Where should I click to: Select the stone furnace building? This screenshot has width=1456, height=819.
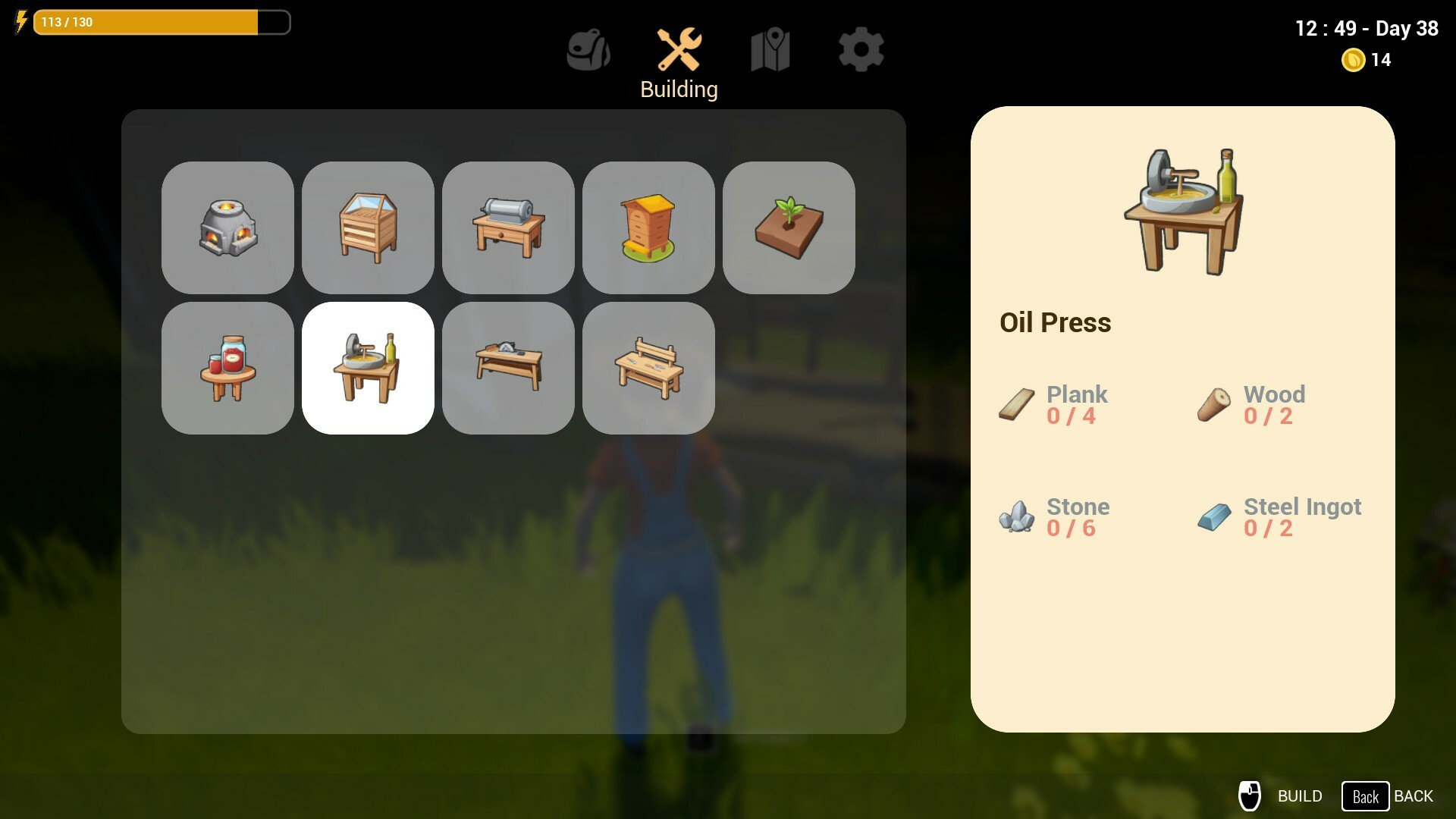(227, 227)
